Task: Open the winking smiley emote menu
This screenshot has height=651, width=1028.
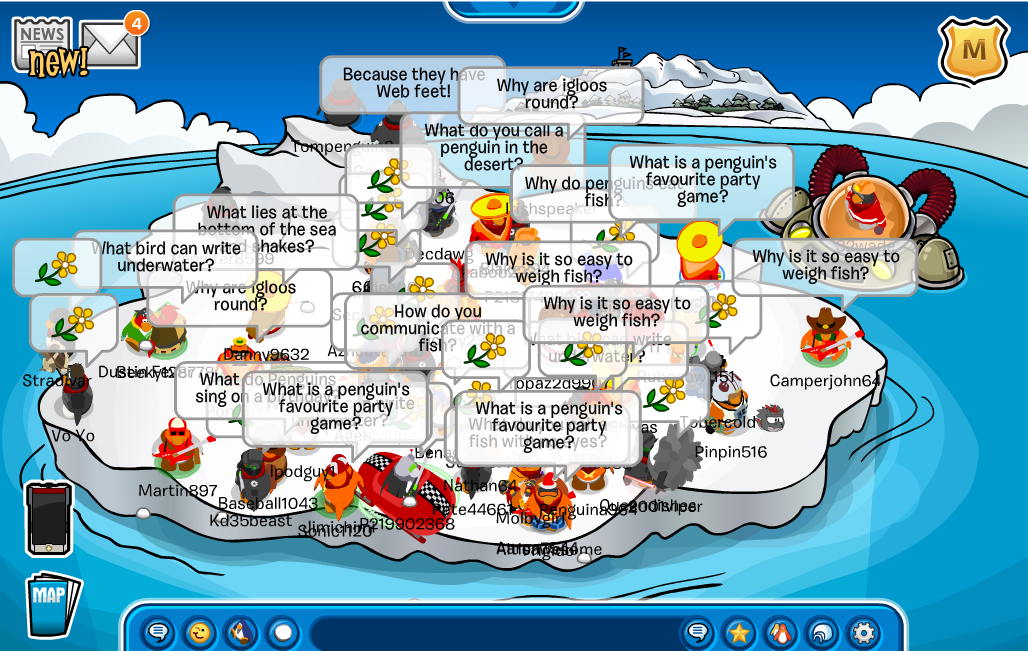Action: [199, 632]
